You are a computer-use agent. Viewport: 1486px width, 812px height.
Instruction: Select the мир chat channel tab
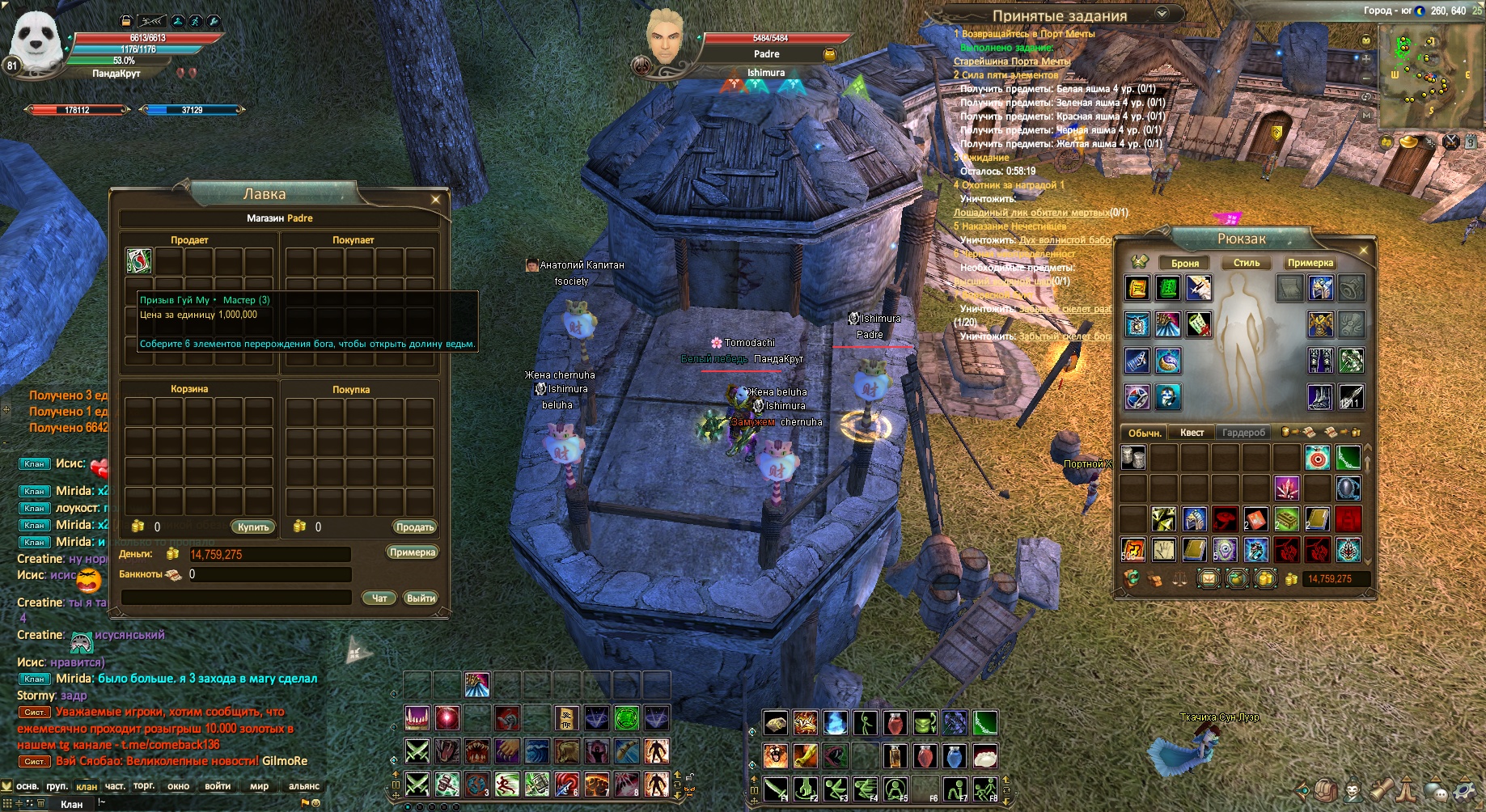259,786
